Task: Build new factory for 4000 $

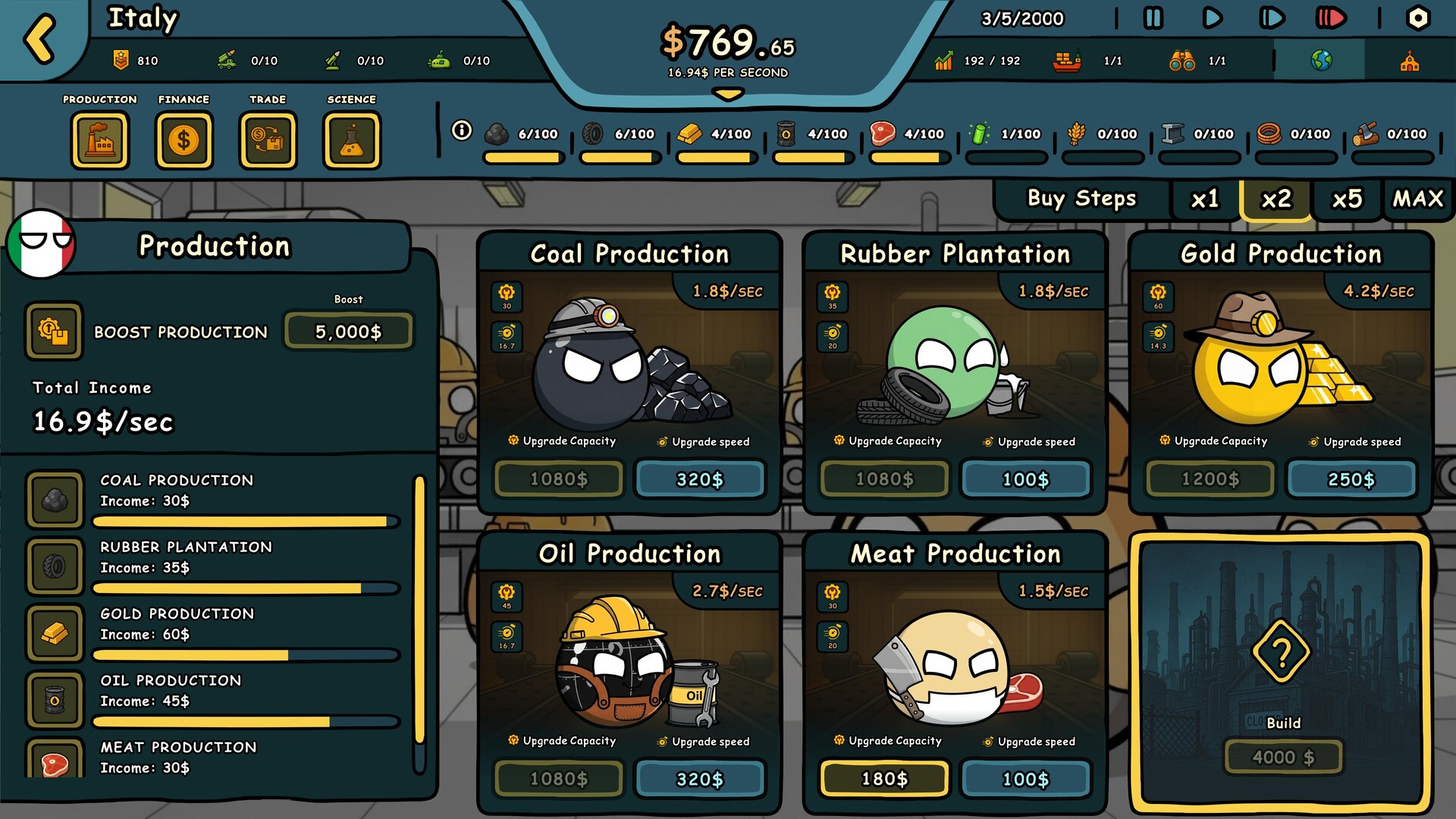Action: coord(1283,757)
